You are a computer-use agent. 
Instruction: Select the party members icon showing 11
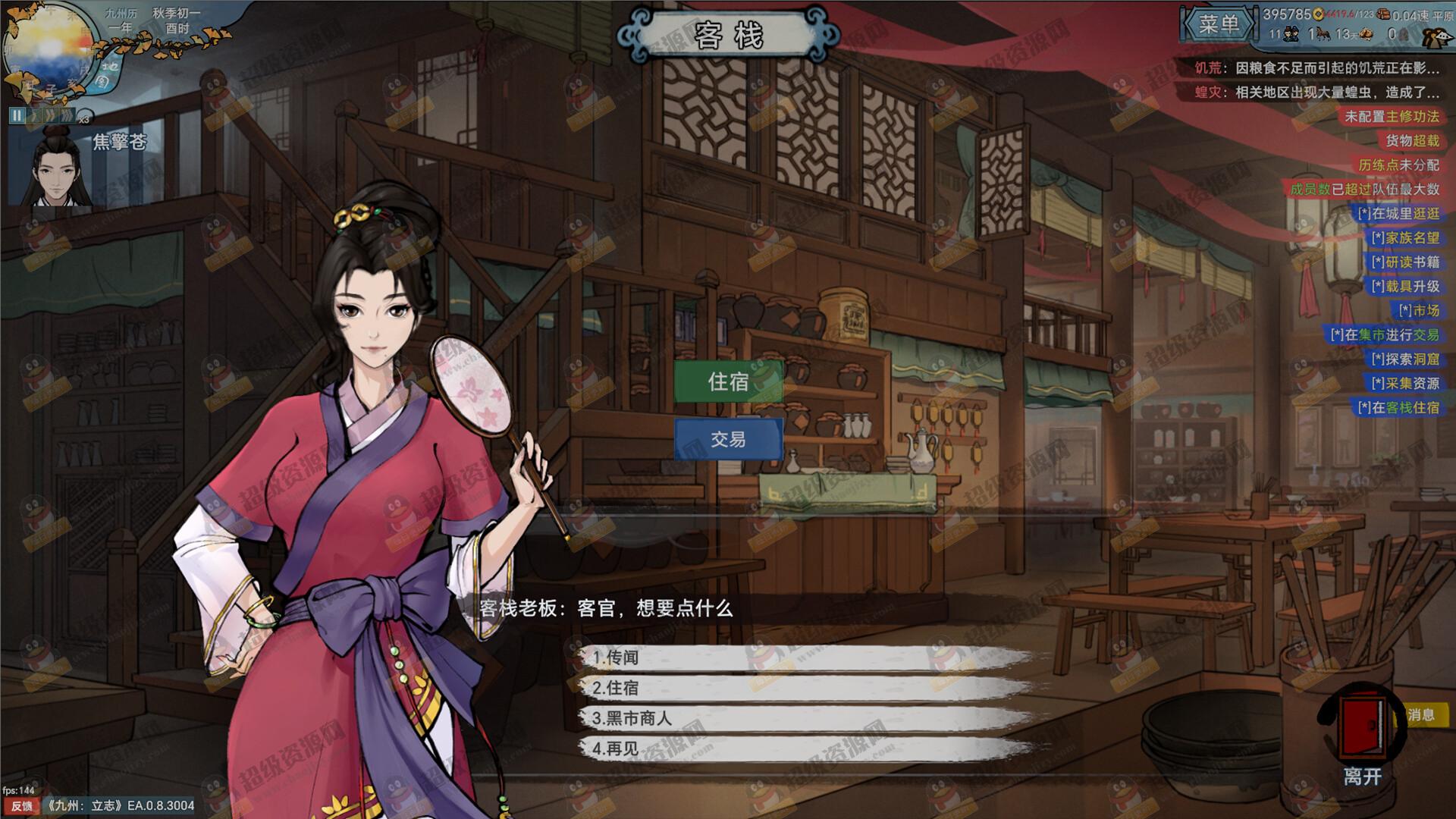coord(1292,35)
